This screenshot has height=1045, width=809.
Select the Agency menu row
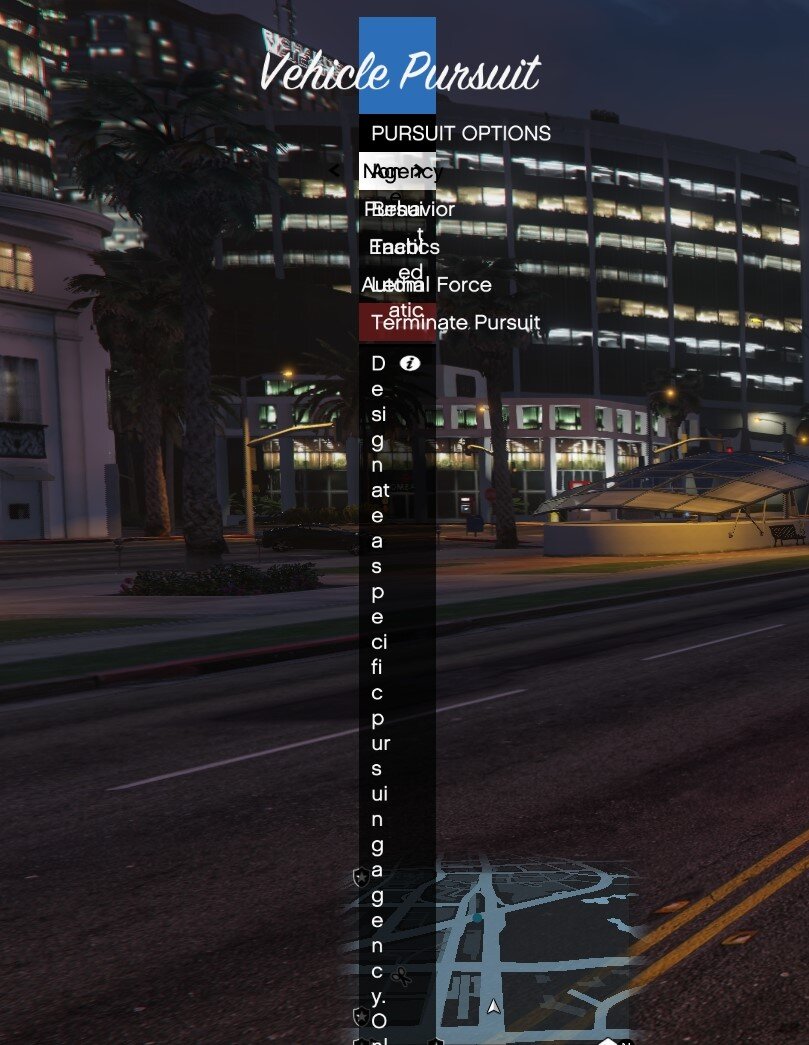(398, 171)
